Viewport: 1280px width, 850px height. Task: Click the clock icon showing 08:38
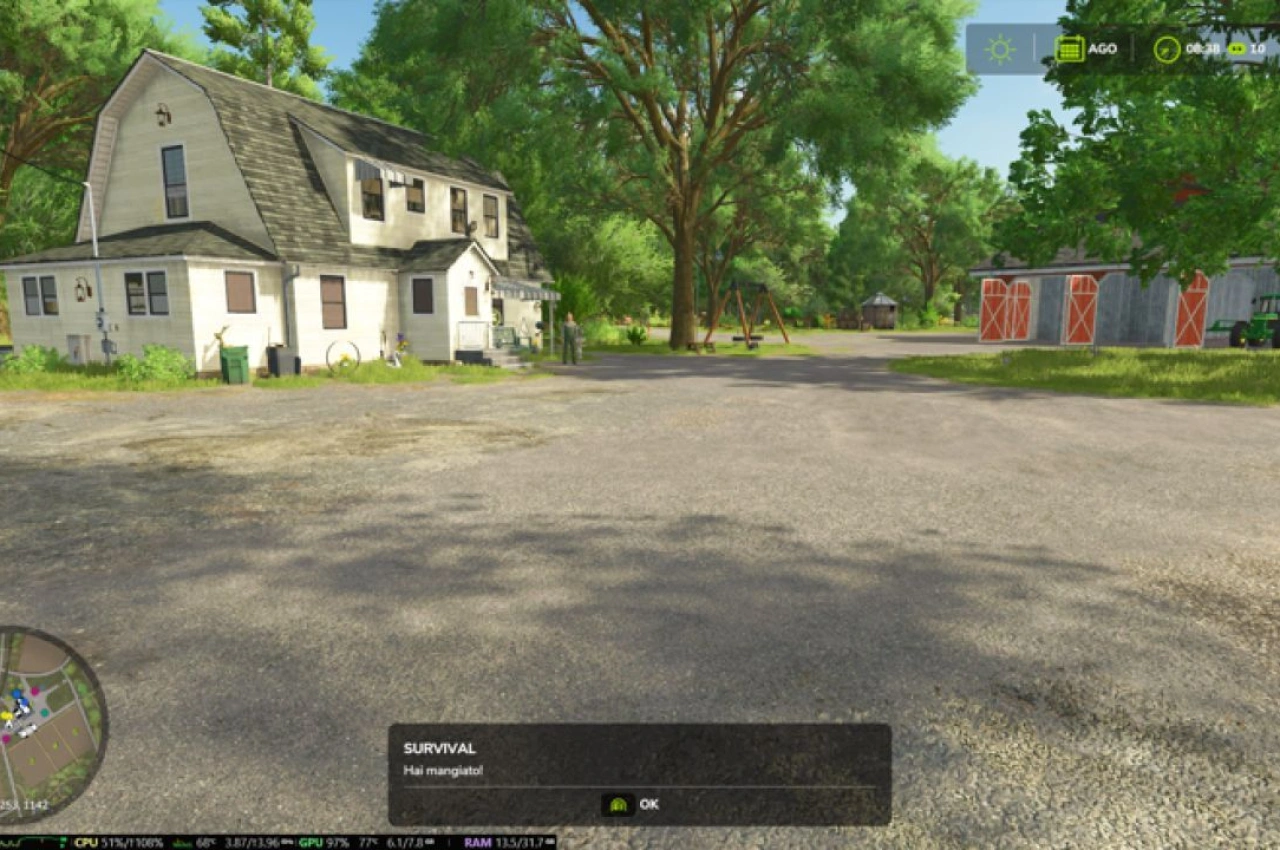point(1165,47)
